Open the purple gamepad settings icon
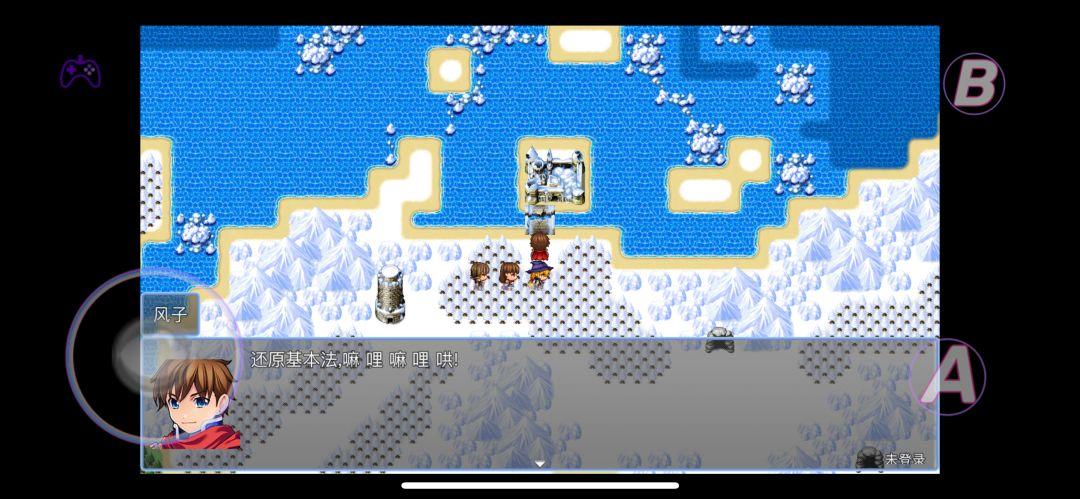1080x499 pixels. click(x=81, y=72)
